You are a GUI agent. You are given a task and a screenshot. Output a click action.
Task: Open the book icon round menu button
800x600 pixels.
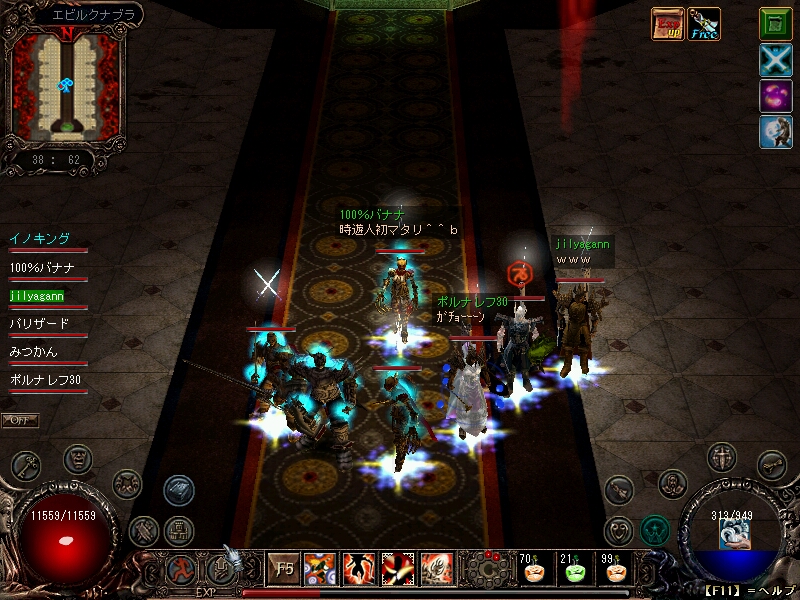pos(179,489)
